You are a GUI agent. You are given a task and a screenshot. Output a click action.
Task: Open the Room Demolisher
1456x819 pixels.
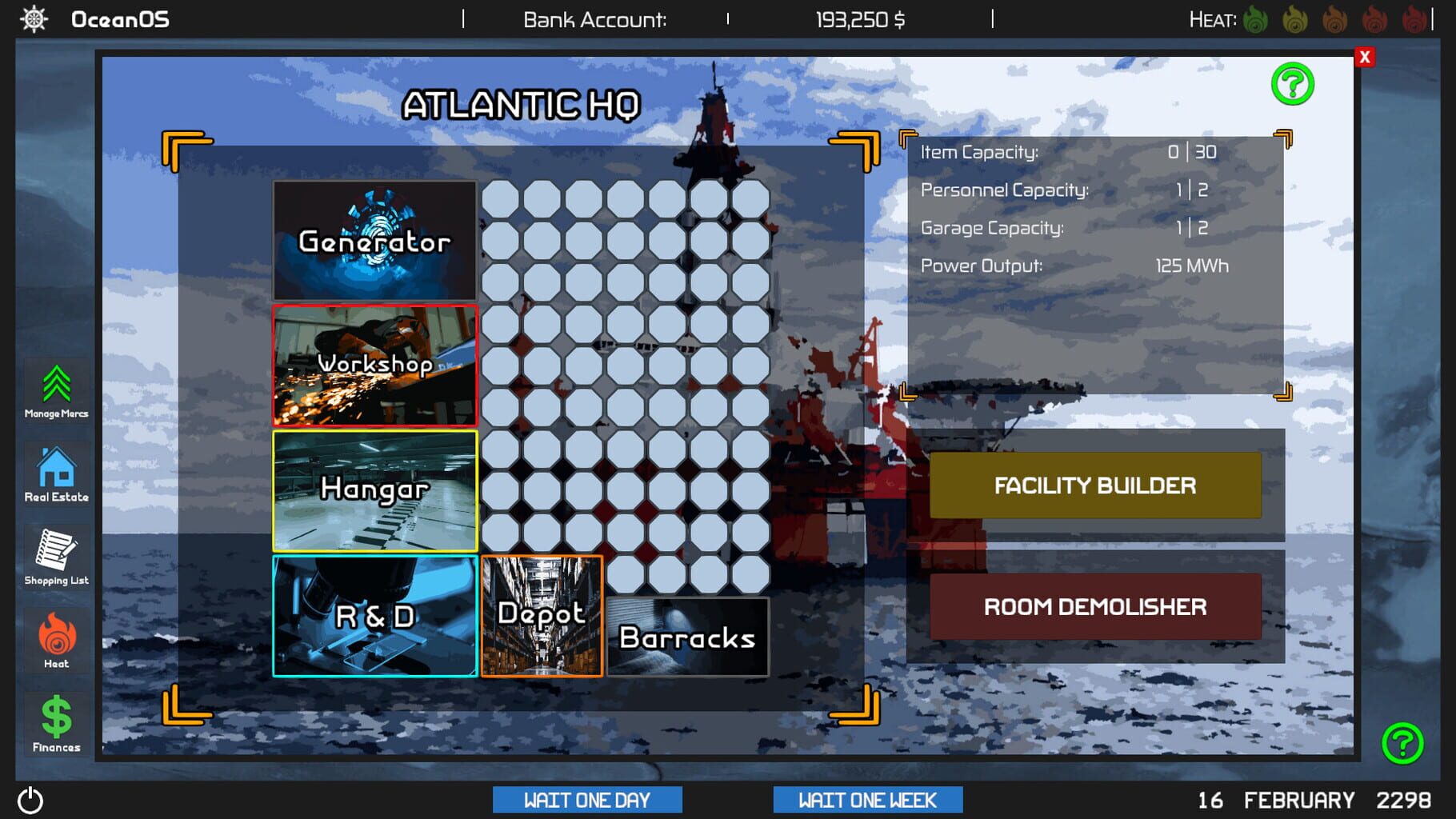(x=1094, y=606)
